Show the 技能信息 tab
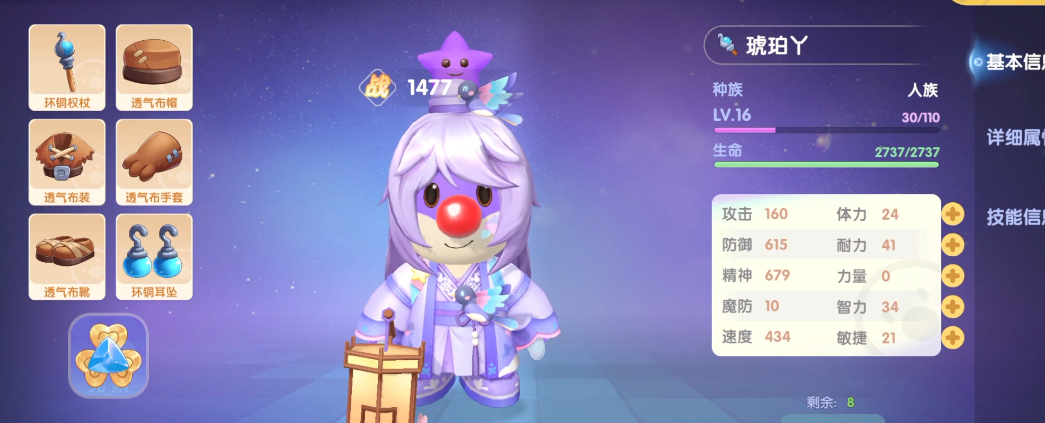Viewport: 1045px width, 423px height. [1014, 217]
